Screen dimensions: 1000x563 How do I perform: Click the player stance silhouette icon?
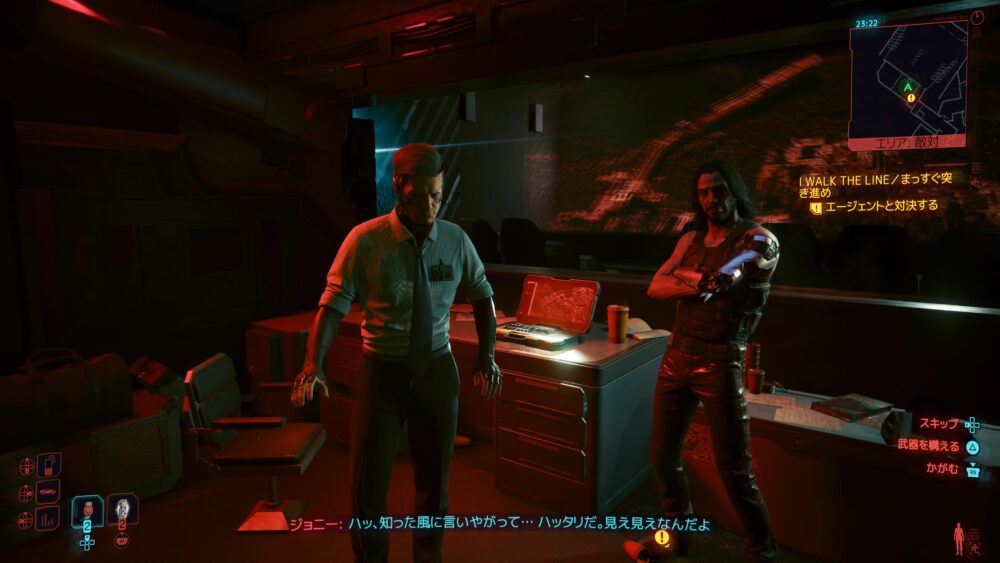click(x=959, y=538)
